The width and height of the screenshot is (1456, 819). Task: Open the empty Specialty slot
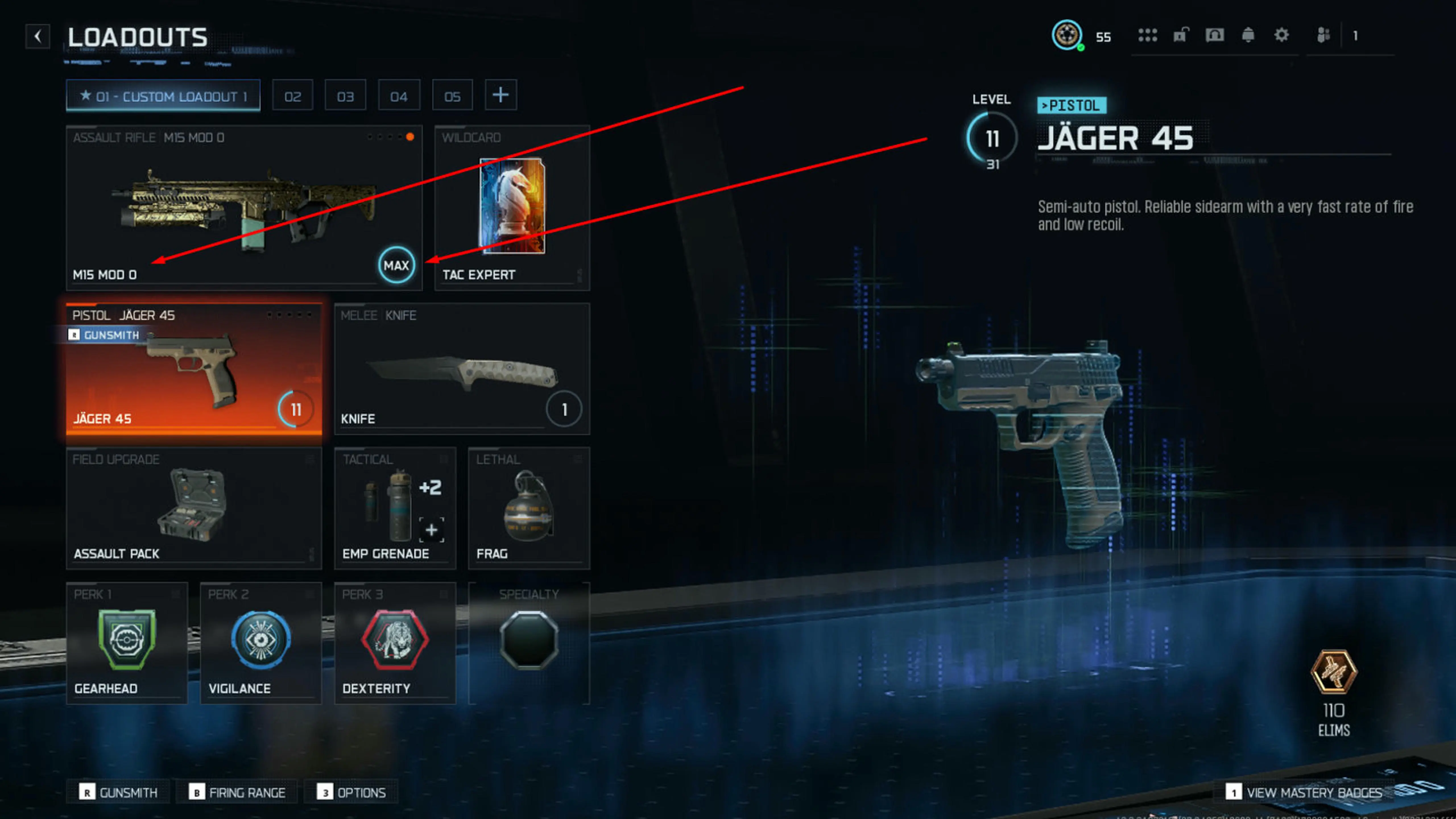click(530, 640)
